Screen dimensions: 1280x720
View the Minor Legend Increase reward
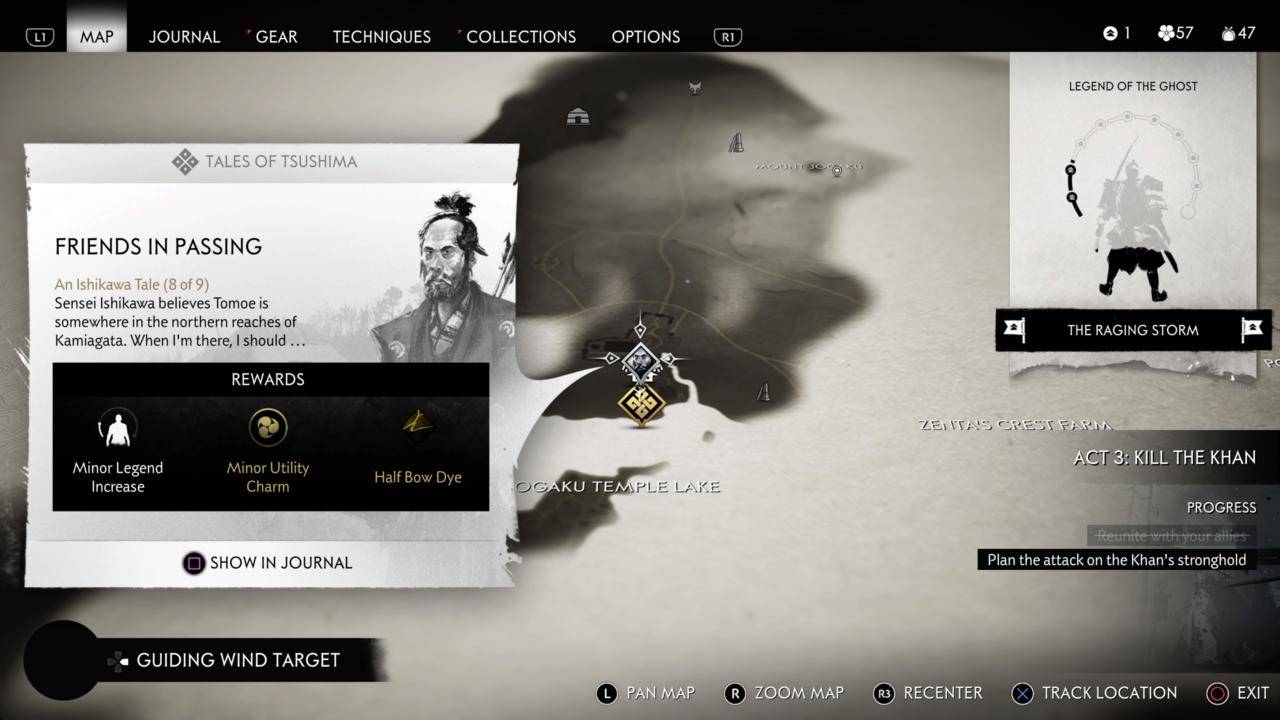[x=118, y=450]
